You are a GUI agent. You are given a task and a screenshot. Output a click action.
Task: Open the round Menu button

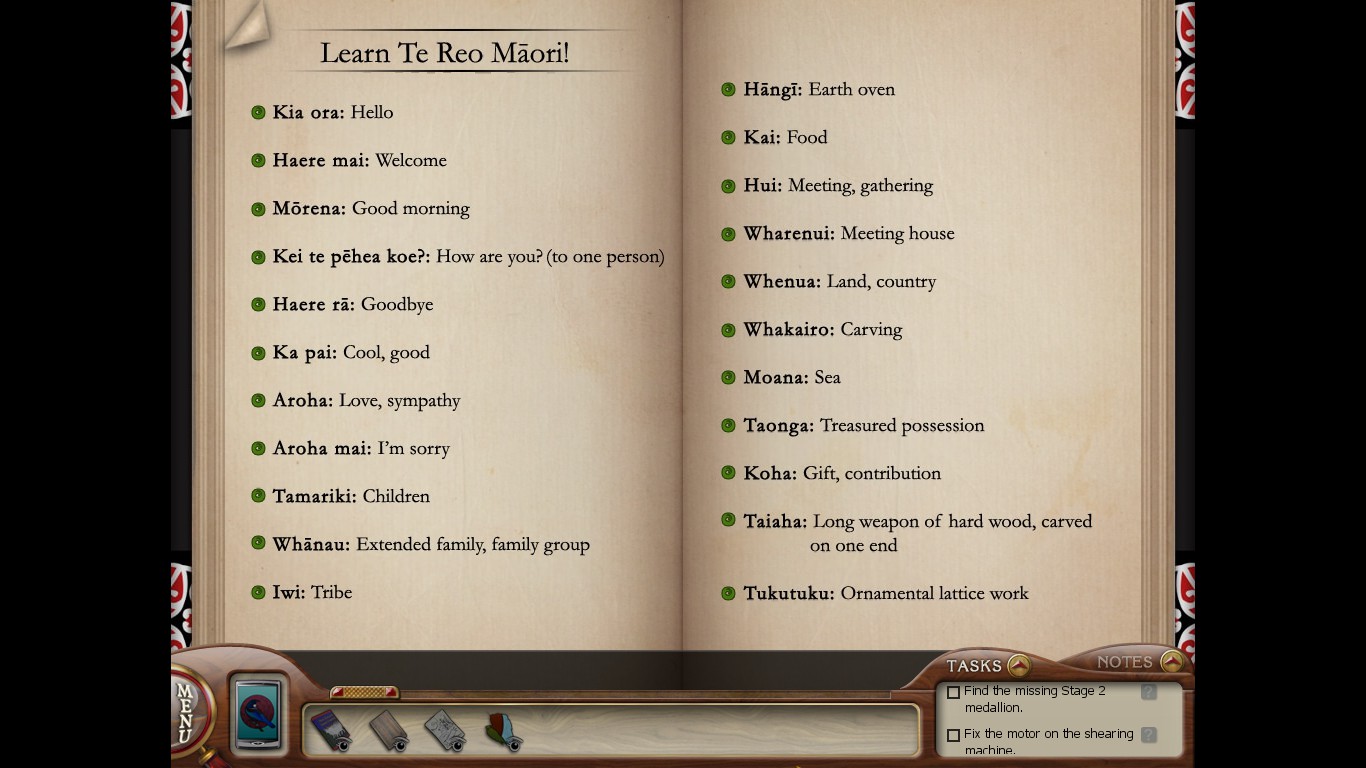pos(188,712)
